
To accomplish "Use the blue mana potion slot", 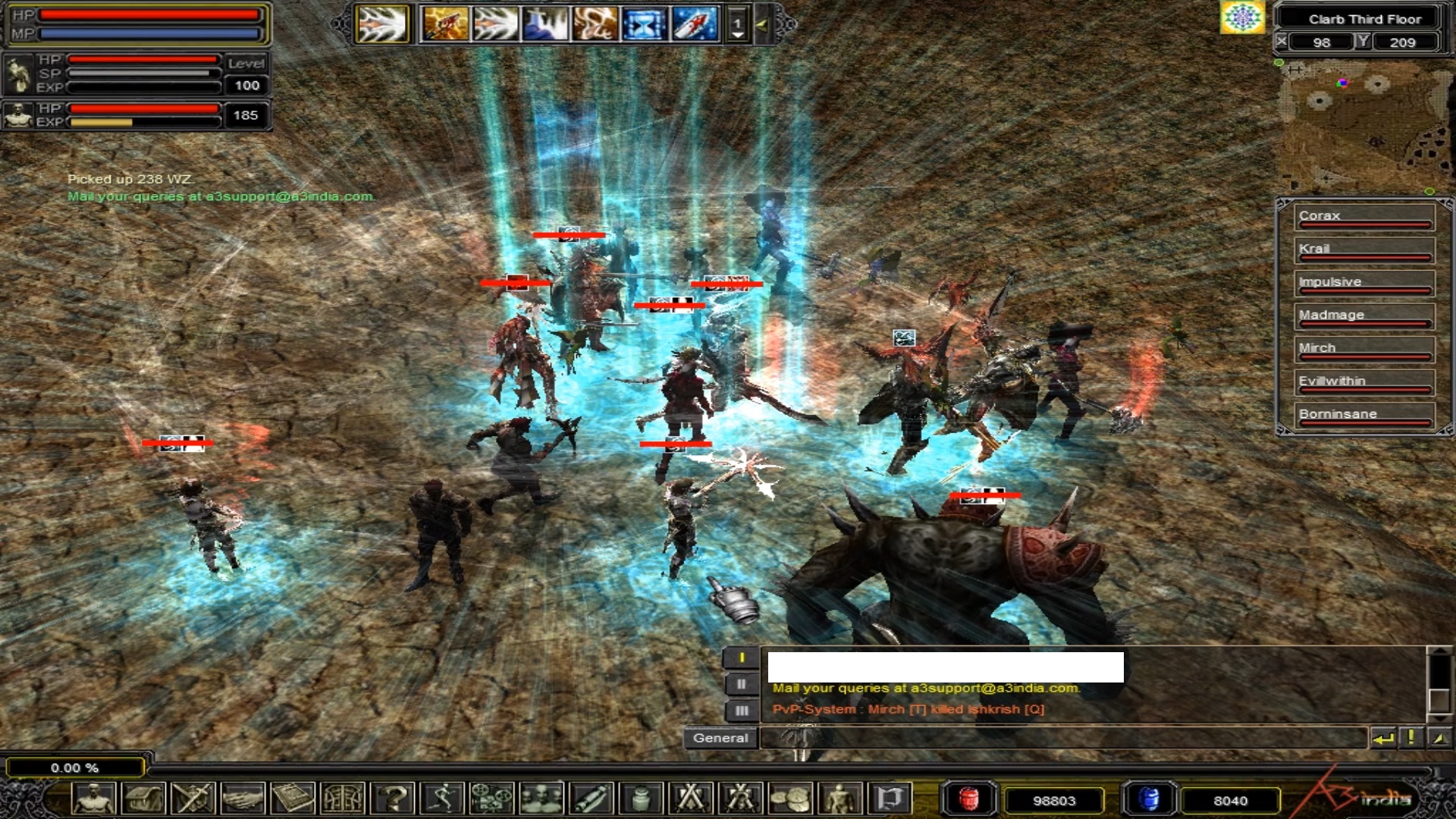I will click(1149, 799).
